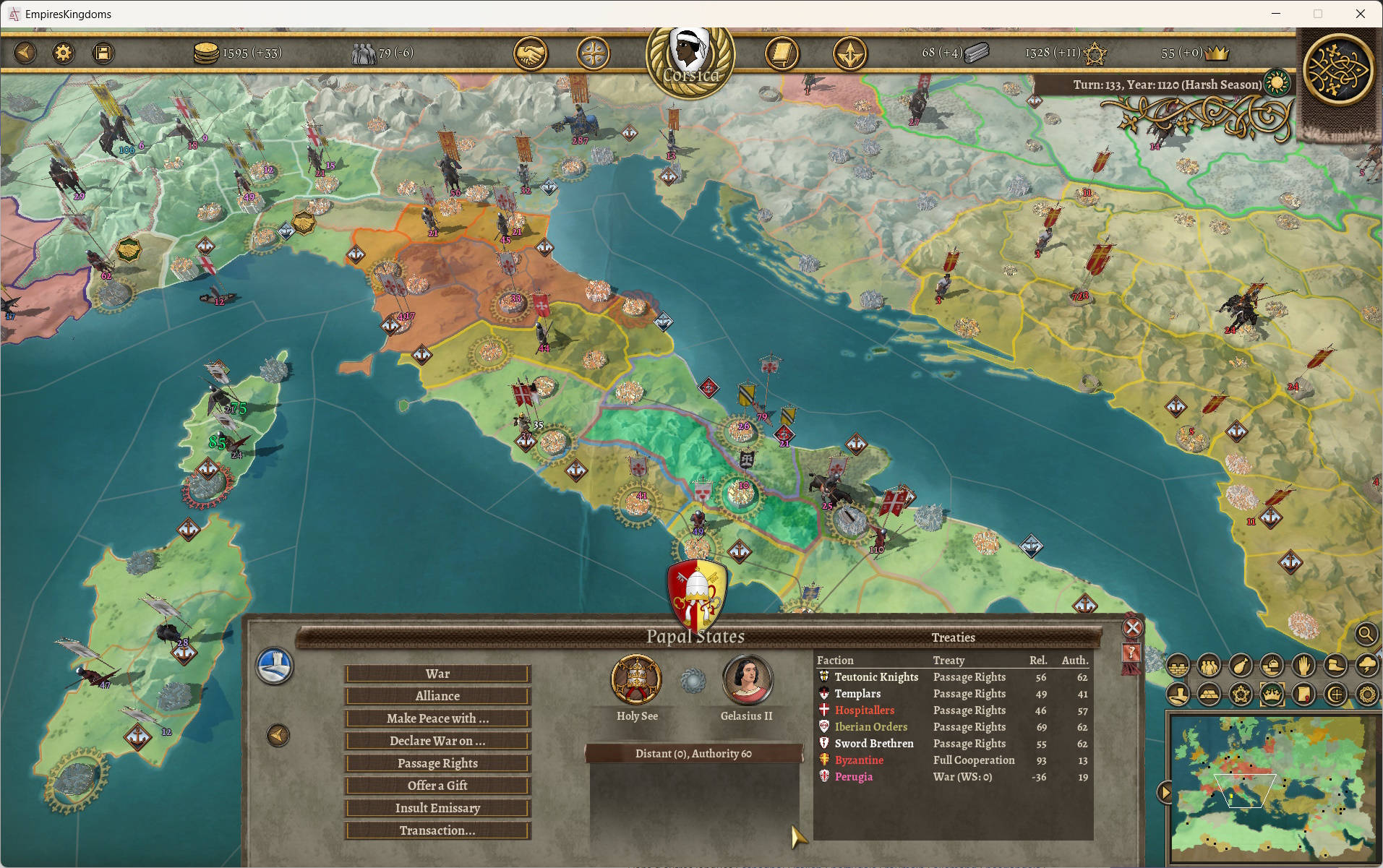Click the save game floppy disk icon
The height and width of the screenshot is (868, 1383).
[x=103, y=52]
